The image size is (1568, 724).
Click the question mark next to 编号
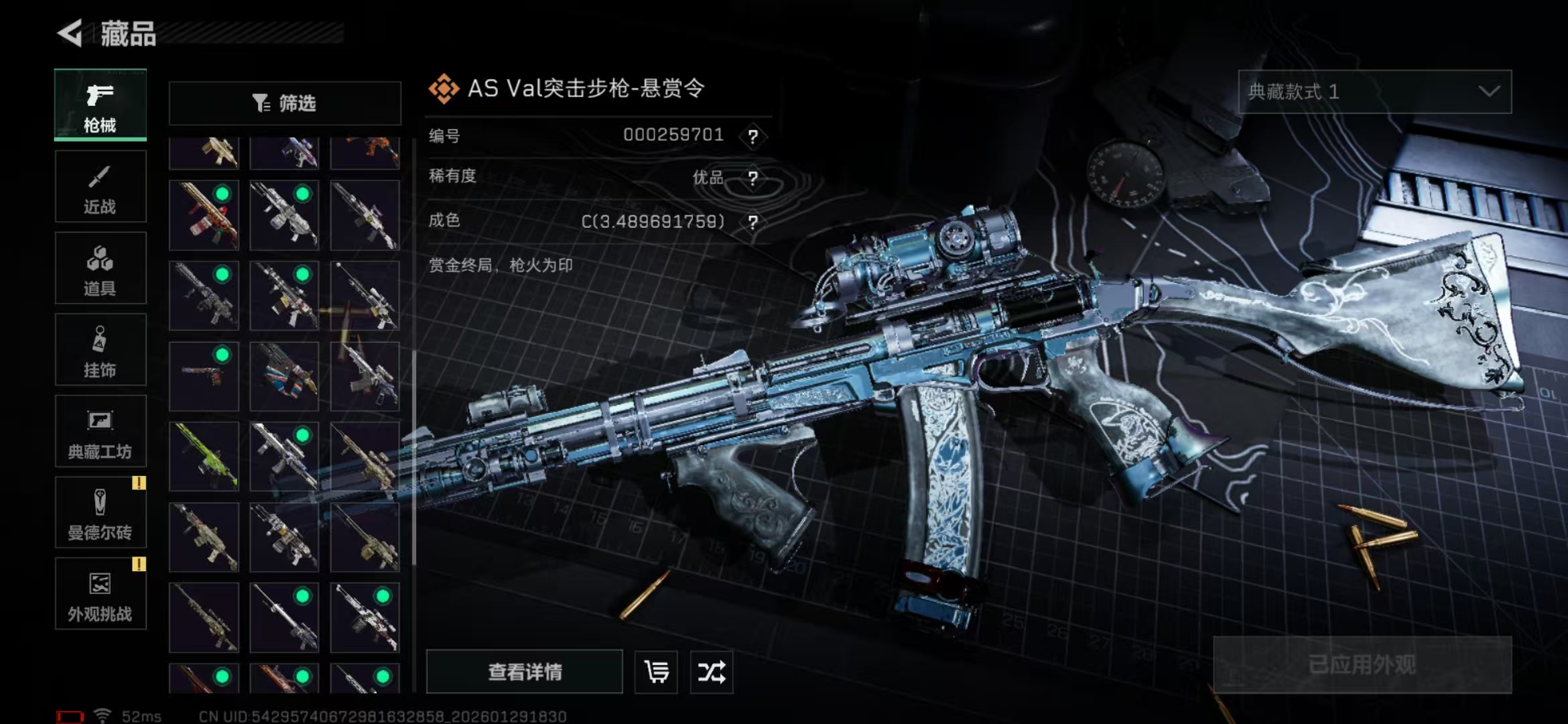point(755,136)
